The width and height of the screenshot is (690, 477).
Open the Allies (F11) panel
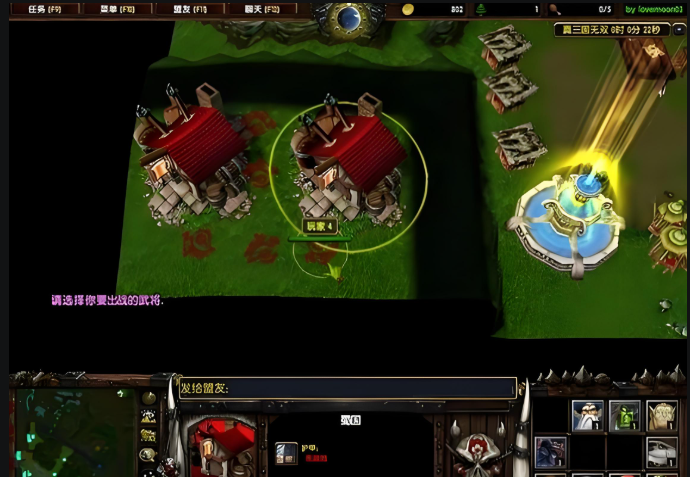click(190, 9)
